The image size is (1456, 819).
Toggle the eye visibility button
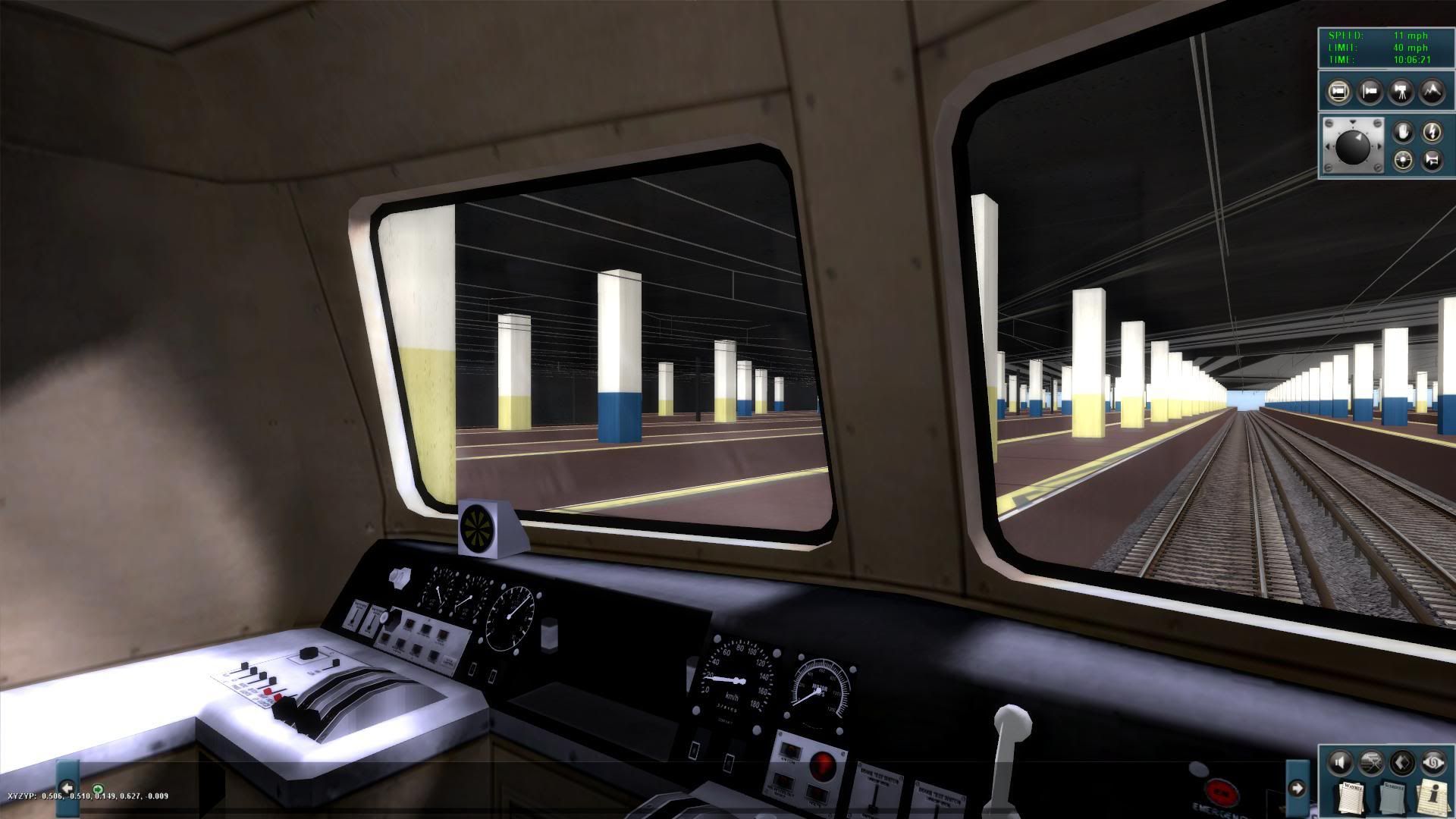click(1432, 761)
